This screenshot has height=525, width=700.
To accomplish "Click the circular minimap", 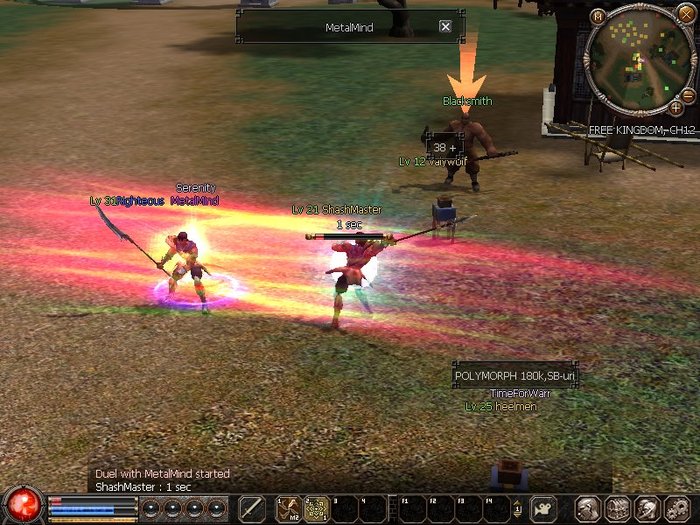I will tap(637, 61).
